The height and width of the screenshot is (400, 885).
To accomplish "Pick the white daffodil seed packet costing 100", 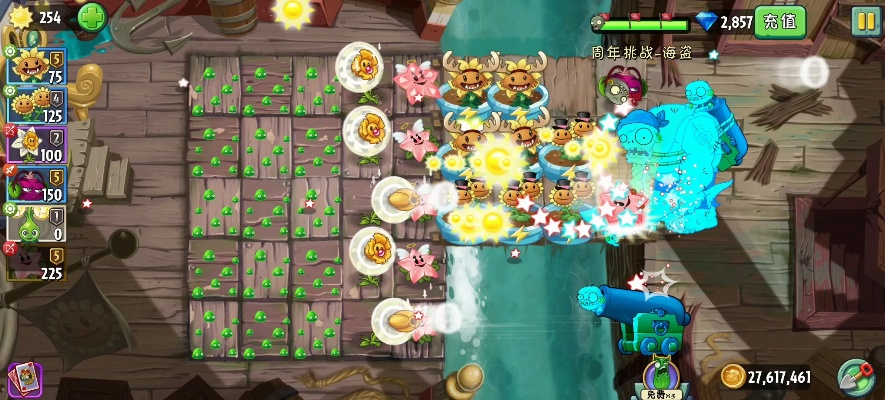I will click(37, 146).
